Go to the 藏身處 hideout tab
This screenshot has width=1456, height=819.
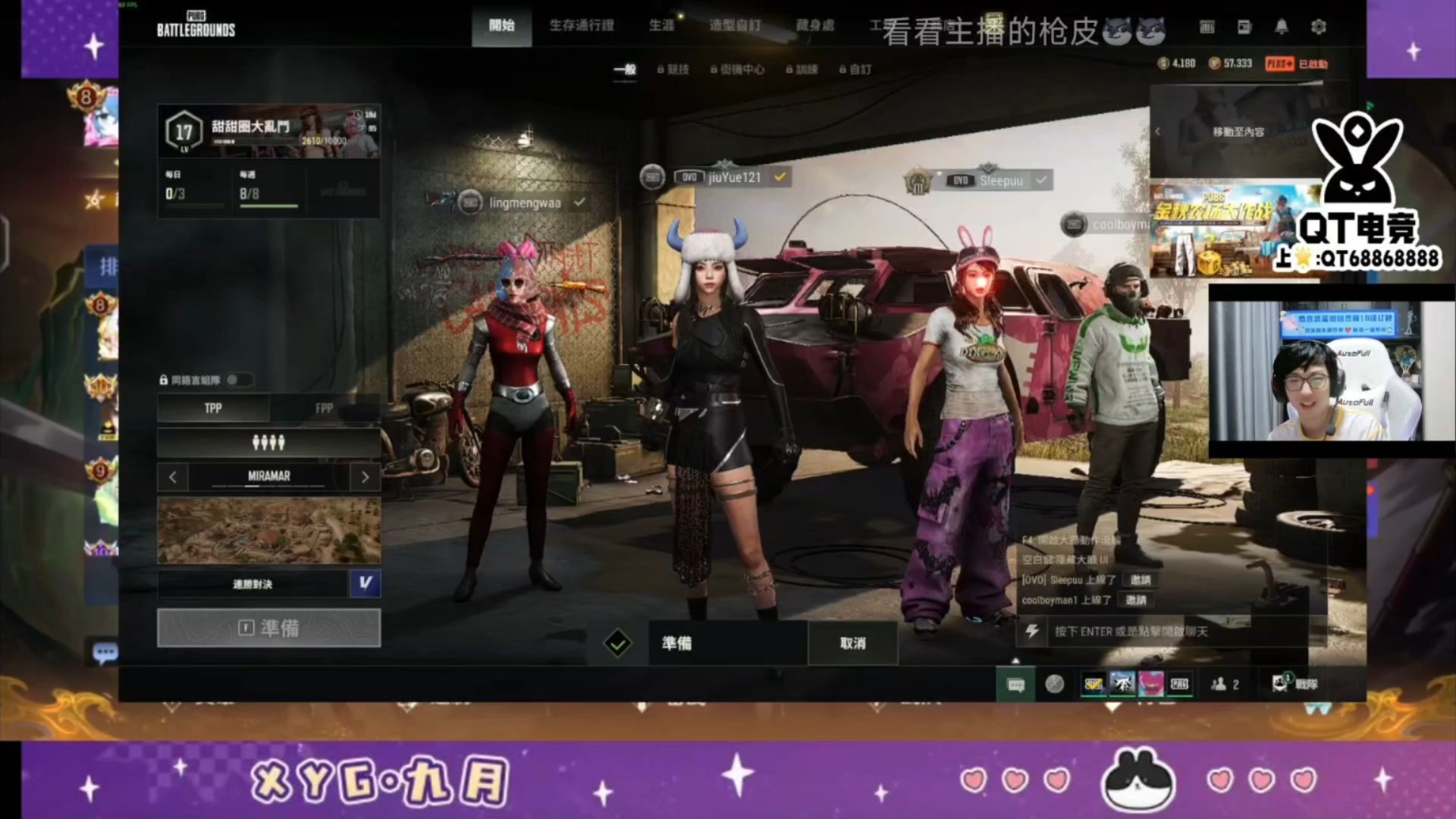(x=815, y=26)
